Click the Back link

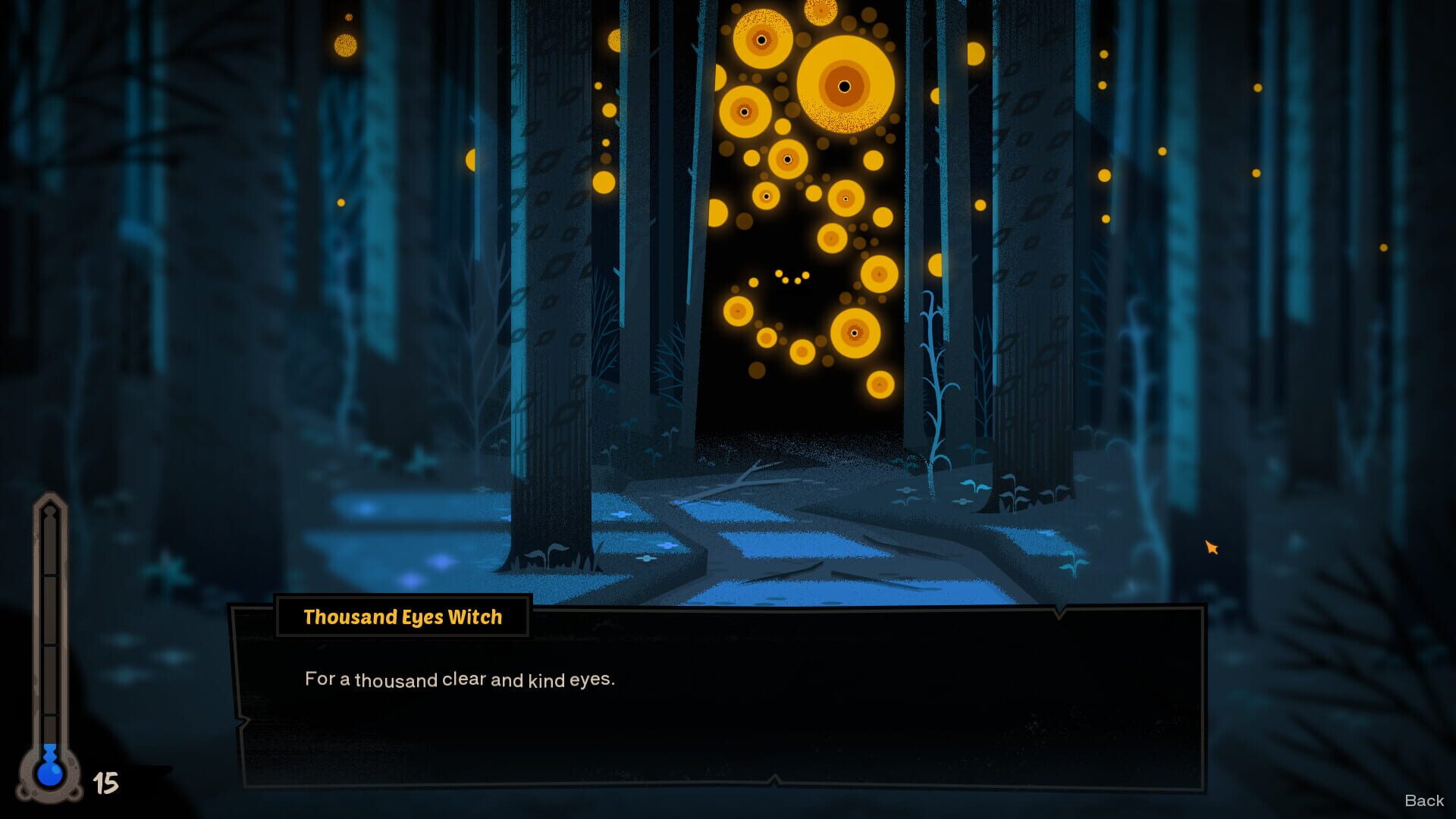coord(1424,800)
